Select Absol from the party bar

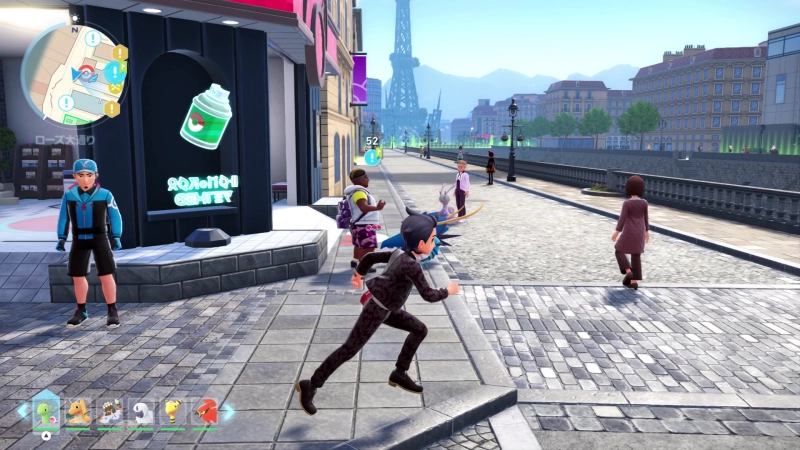tap(142, 411)
